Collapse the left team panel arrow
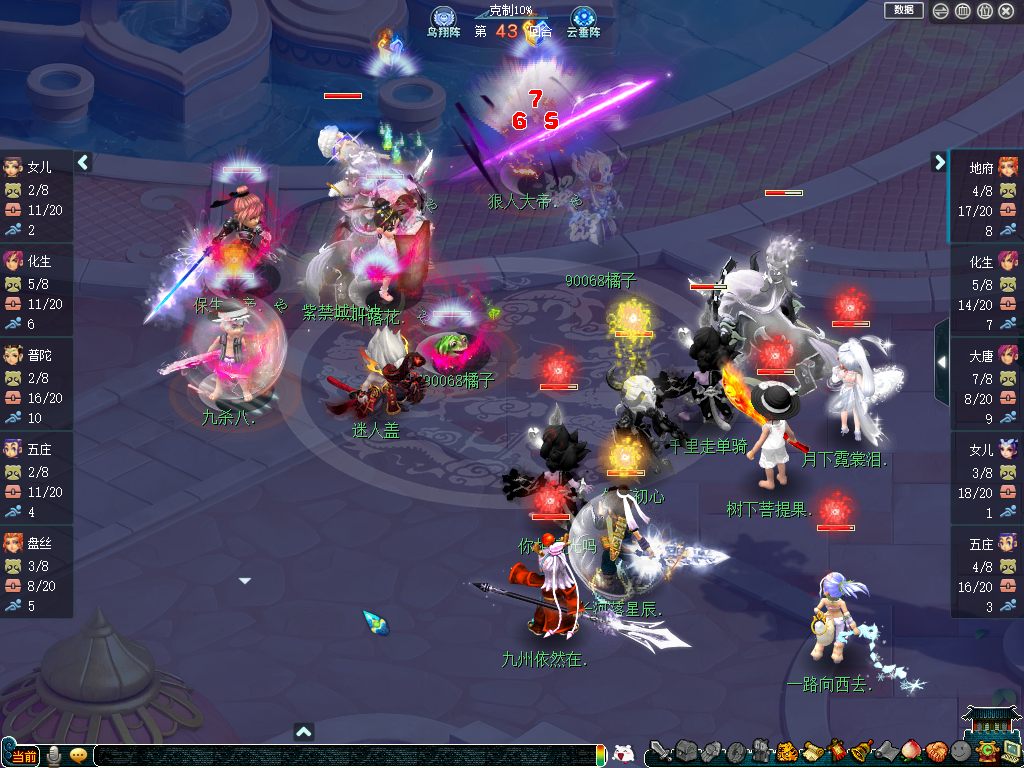The height and width of the screenshot is (768, 1024). coord(84,162)
